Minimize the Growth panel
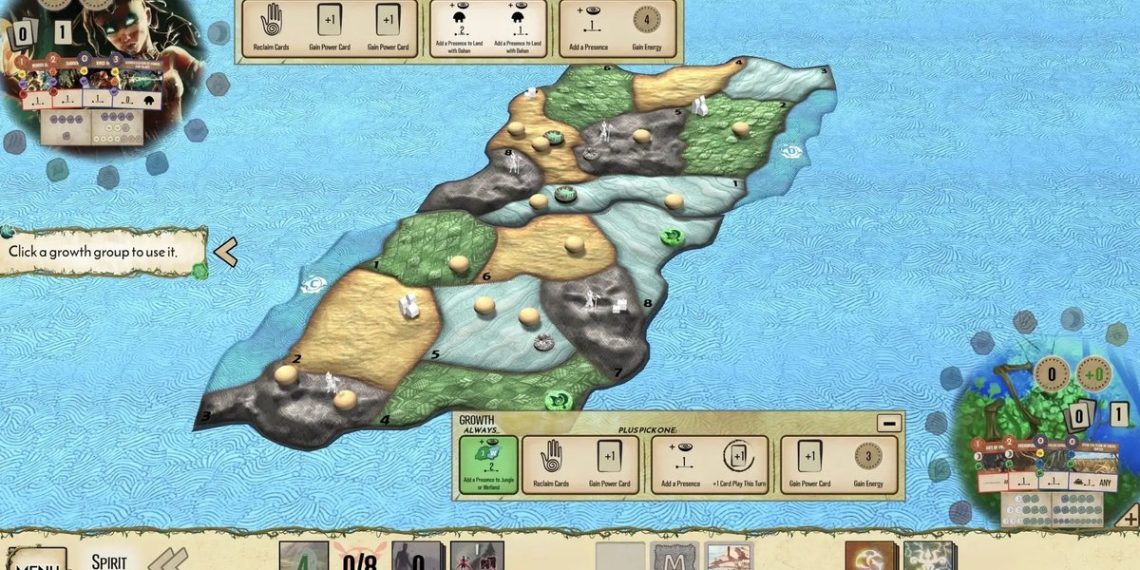This screenshot has height=570, width=1140. 888,422
